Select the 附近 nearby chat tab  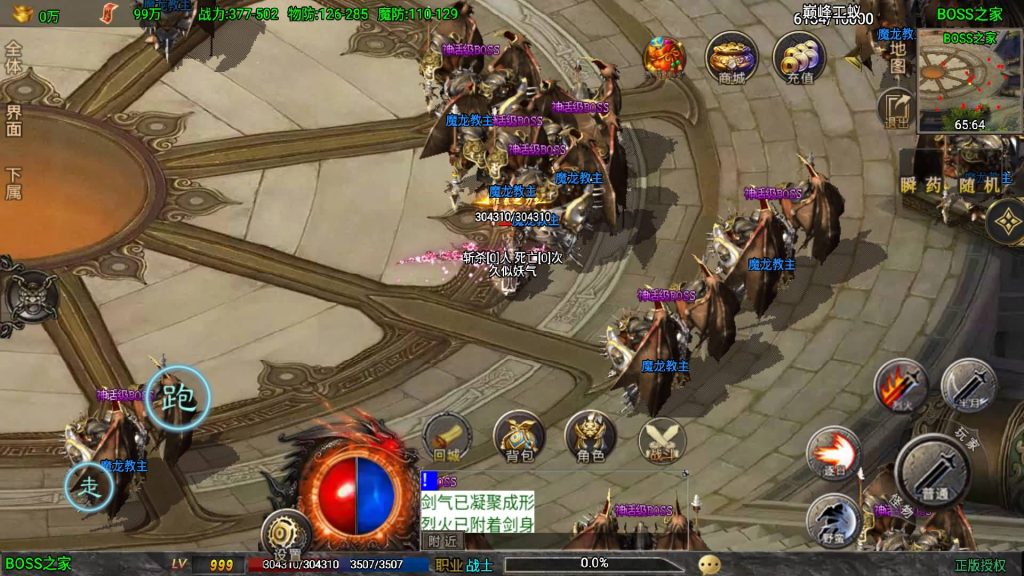(x=441, y=540)
